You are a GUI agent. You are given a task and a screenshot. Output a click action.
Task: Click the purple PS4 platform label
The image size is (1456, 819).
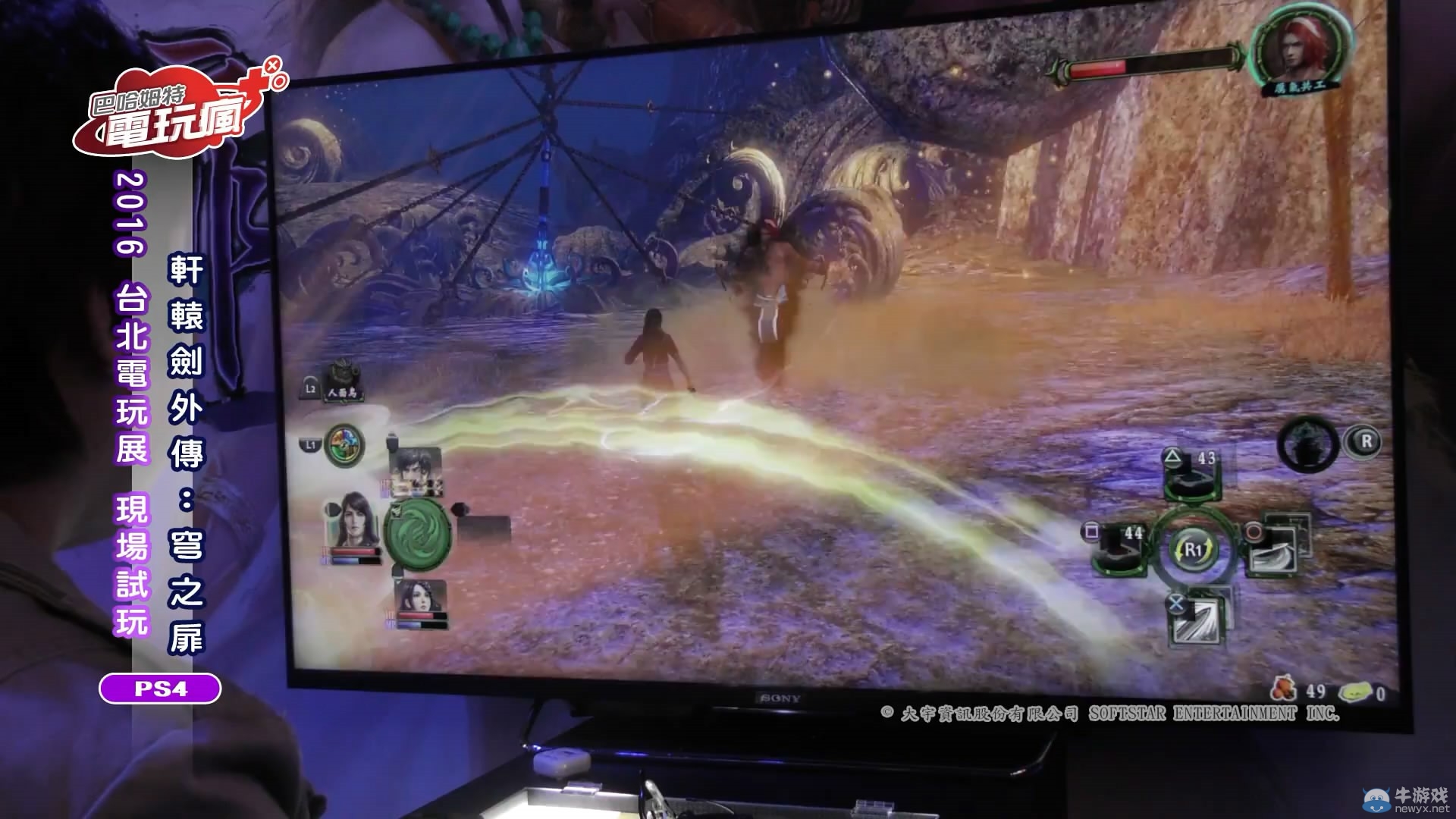[158, 687]
